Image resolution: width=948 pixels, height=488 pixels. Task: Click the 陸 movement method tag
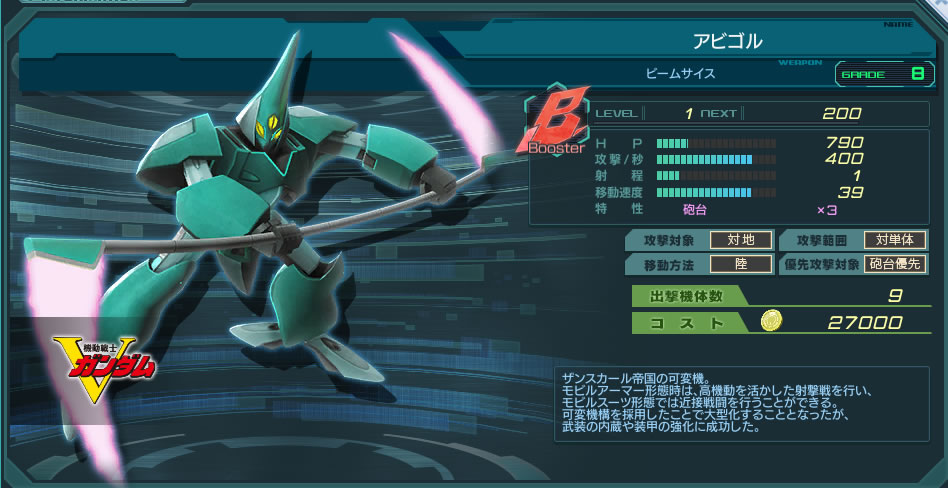tap(738, 265)
